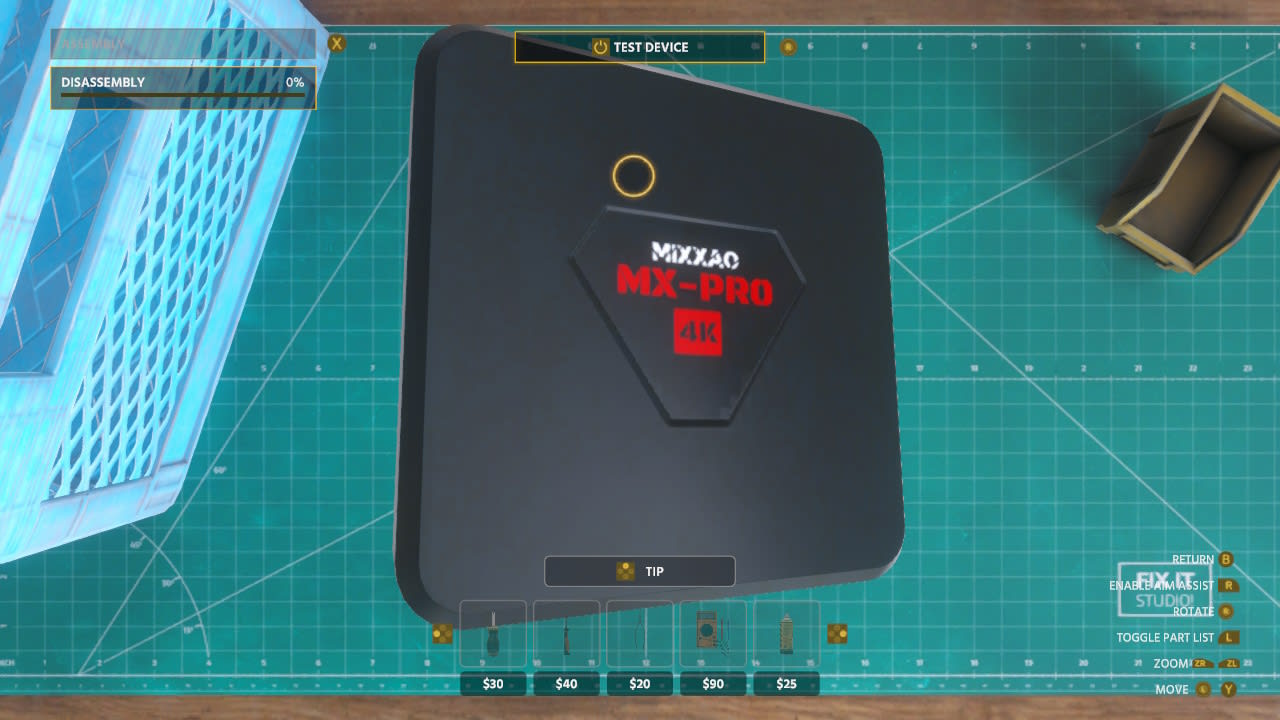Screen dimensions: 1280x720
Task: Choose the multimeter tool priced $90
Action: [x=713, y=636]
